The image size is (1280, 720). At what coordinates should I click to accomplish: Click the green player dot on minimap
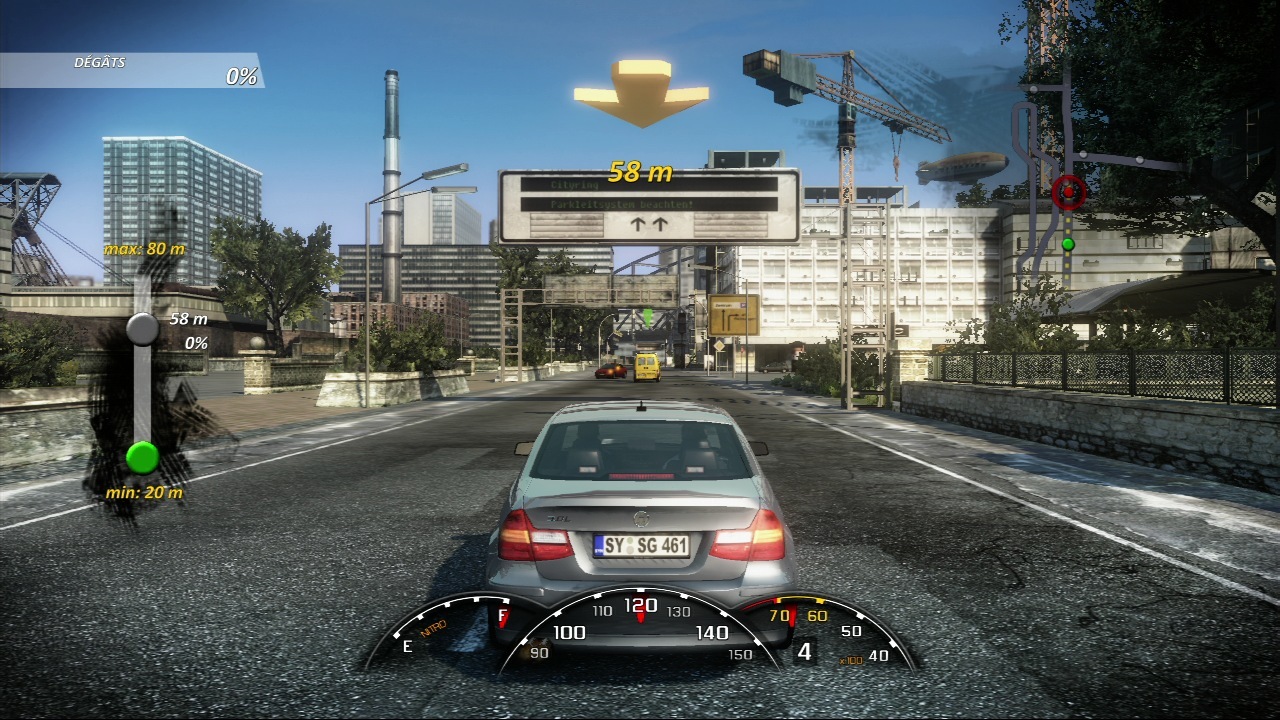click(1068, 243)
